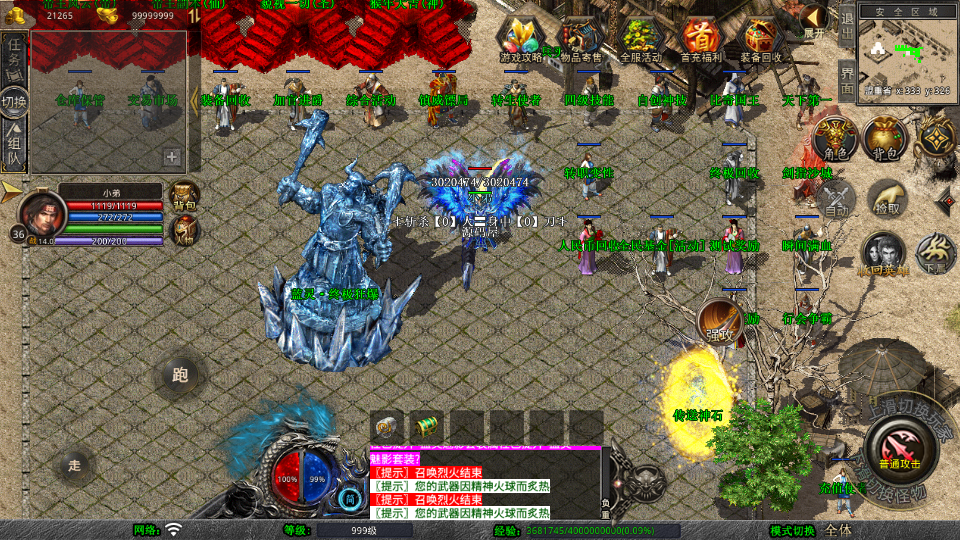Use the 强攻 forced attack skill
The height and width of the screenshot is (540, 960).
[x=718, y=320]
